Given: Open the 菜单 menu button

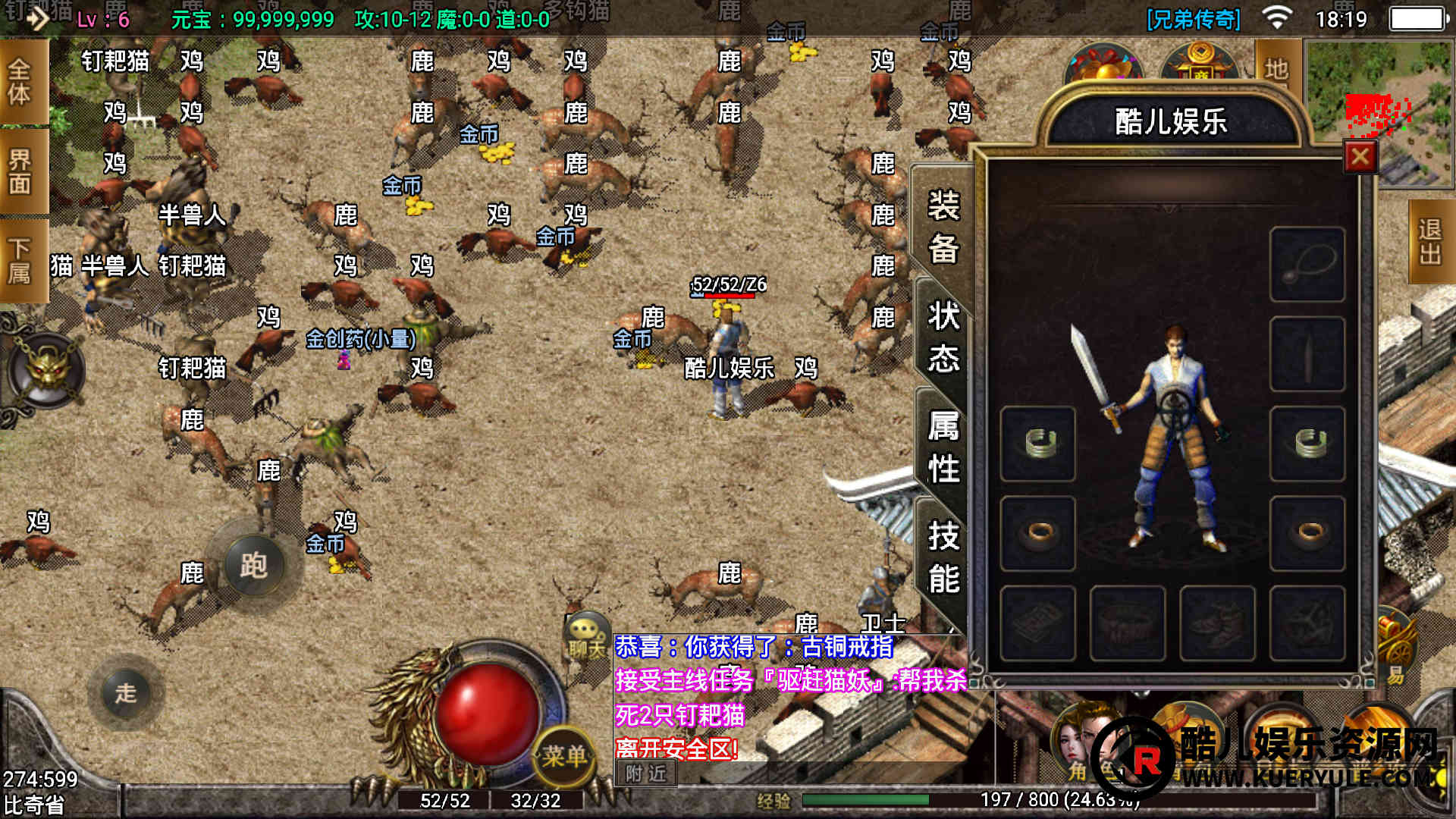Looking at the screenshot, I should [x=563, y=755].
